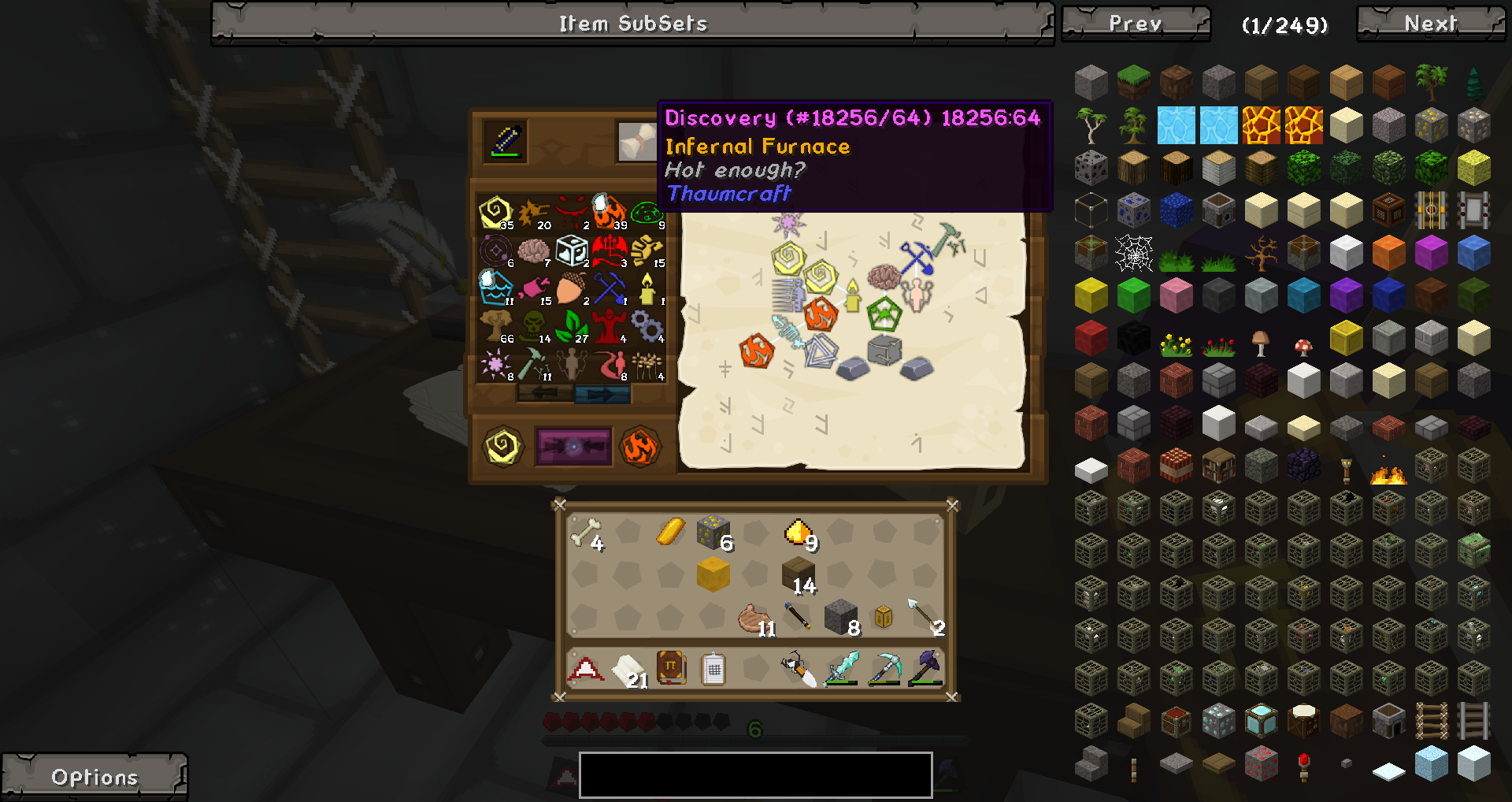Go to the Prev item page
Viewport: 1512px width, 802px height.
[x=1135, y=24]
